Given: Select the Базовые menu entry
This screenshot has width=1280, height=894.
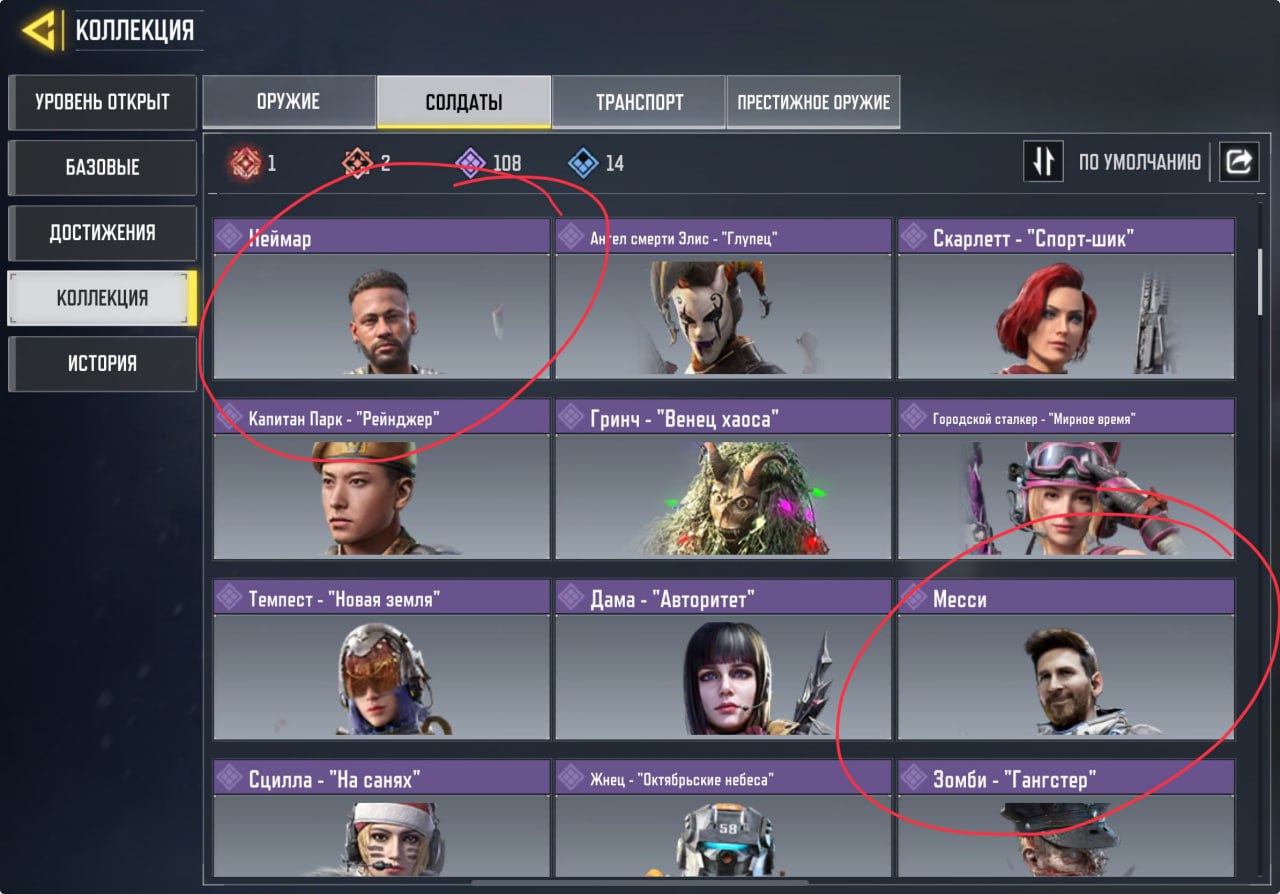Looking at the screenshot, I should (102, 167).
